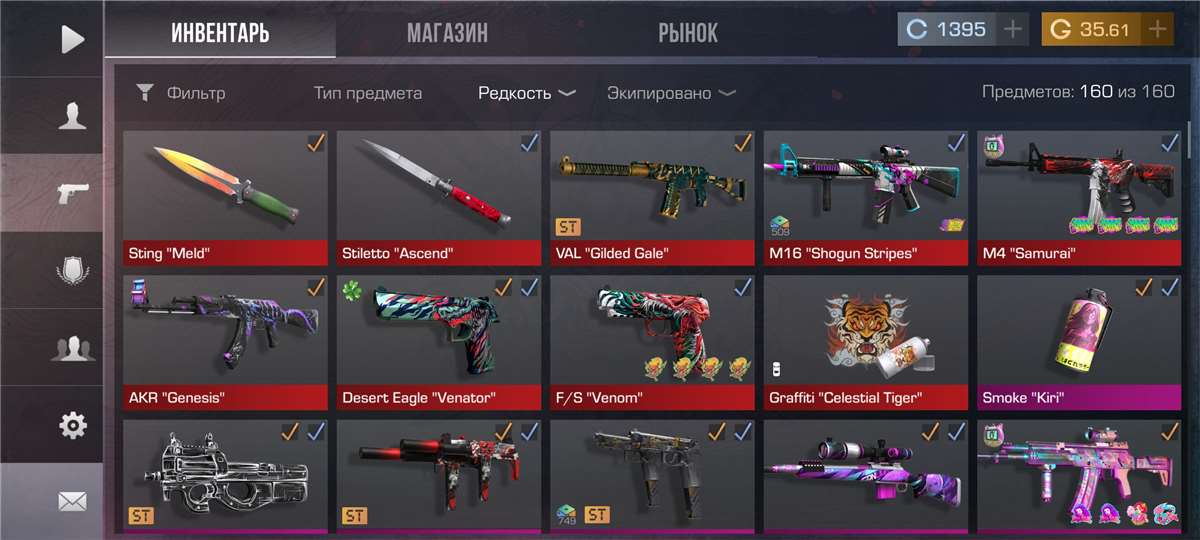Image resolution: width=1200 pixels, height=540 pixels.
Task: Open the Экипировано dropdown
Action: [670, 93]
